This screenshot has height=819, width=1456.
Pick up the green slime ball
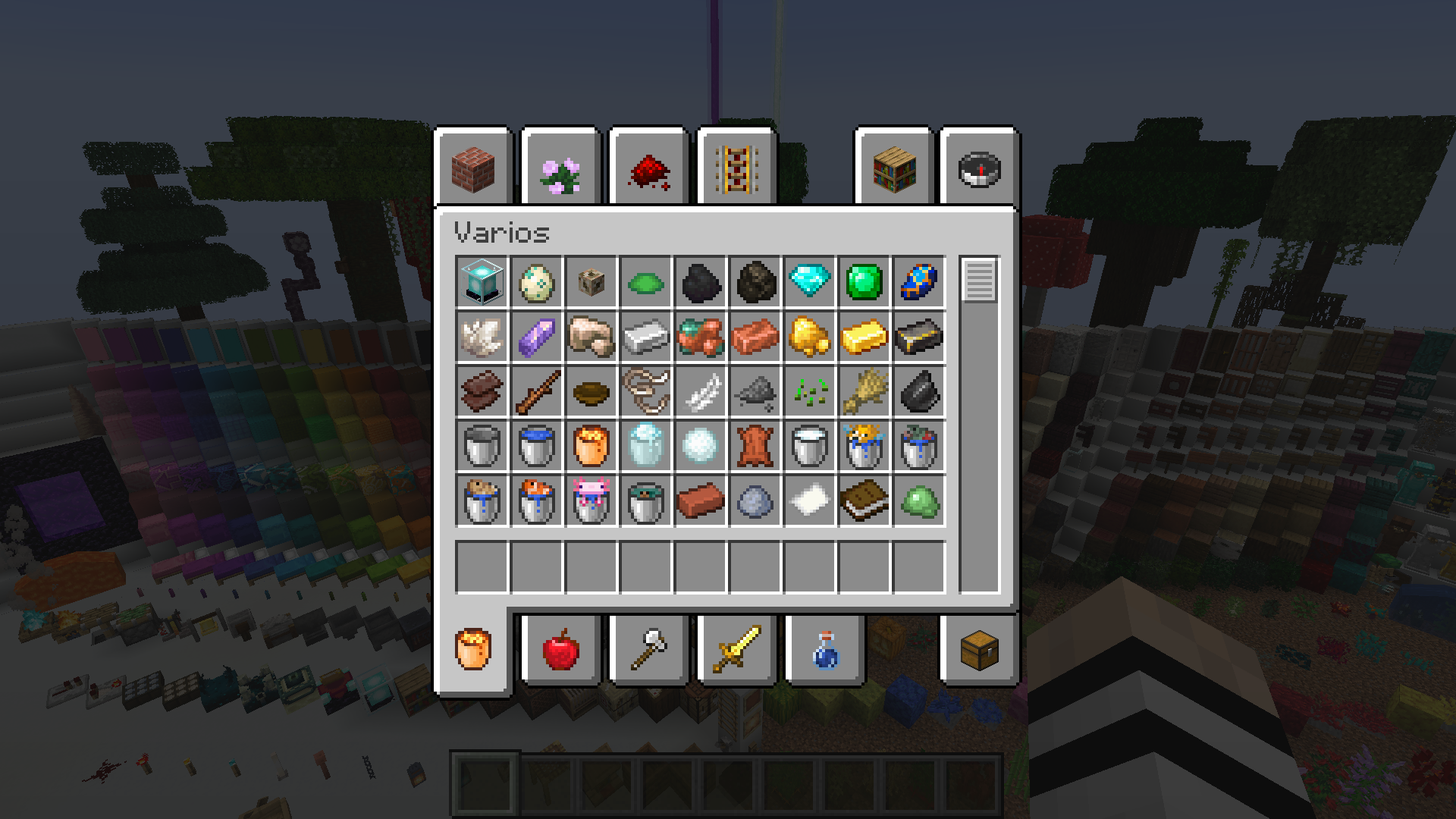(x=918, y=501)
